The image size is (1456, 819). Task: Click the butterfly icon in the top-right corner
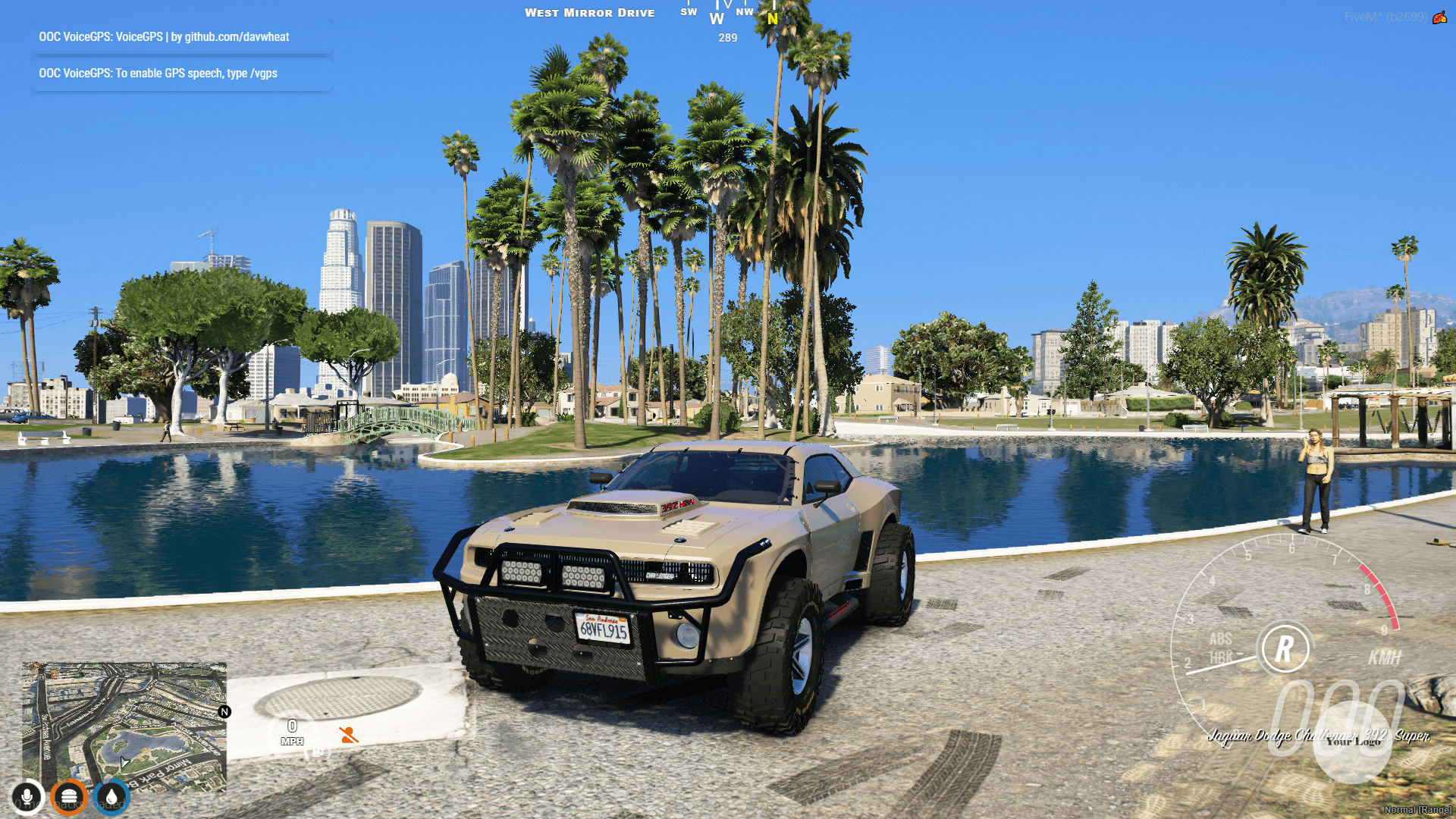point(1439,17)
